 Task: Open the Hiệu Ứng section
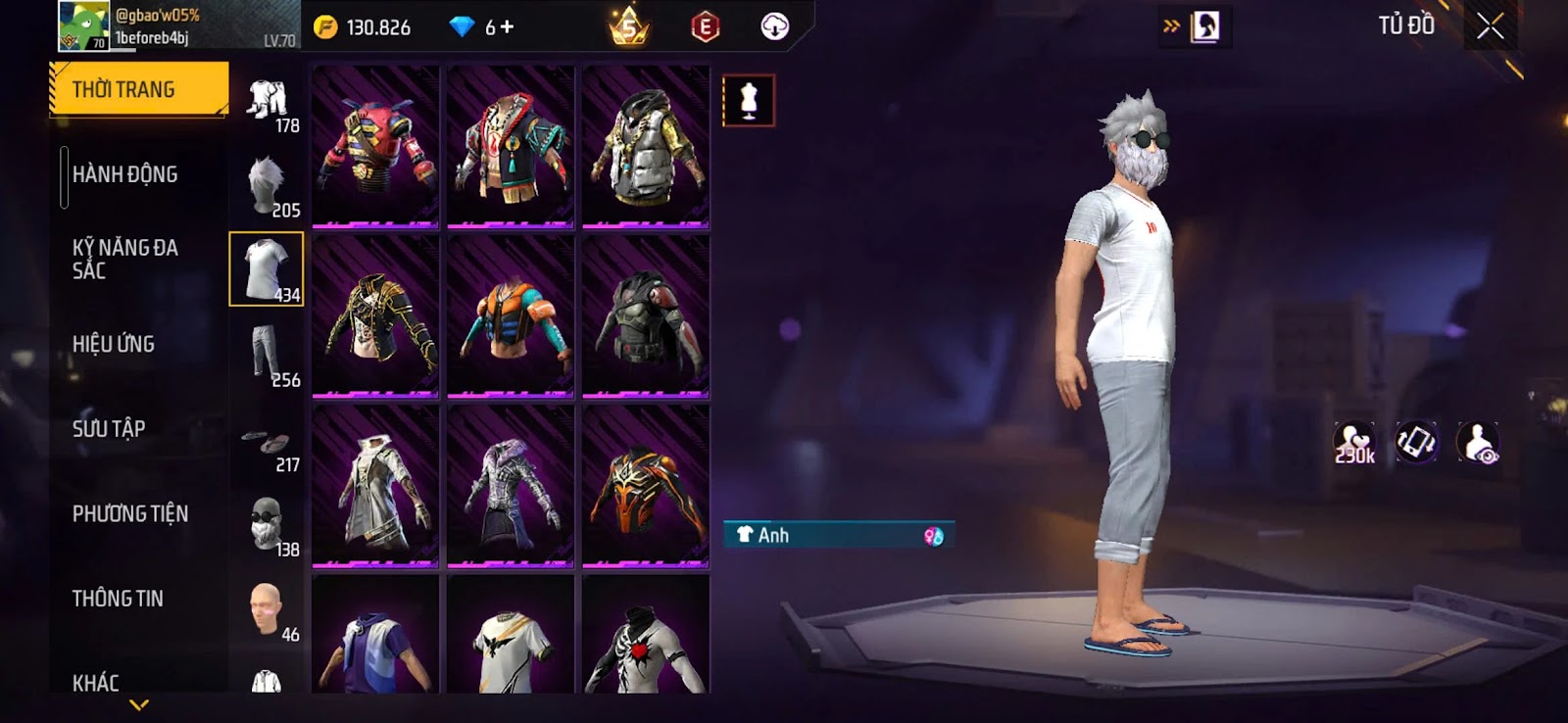pyautogui.click(x=114, y=344)
